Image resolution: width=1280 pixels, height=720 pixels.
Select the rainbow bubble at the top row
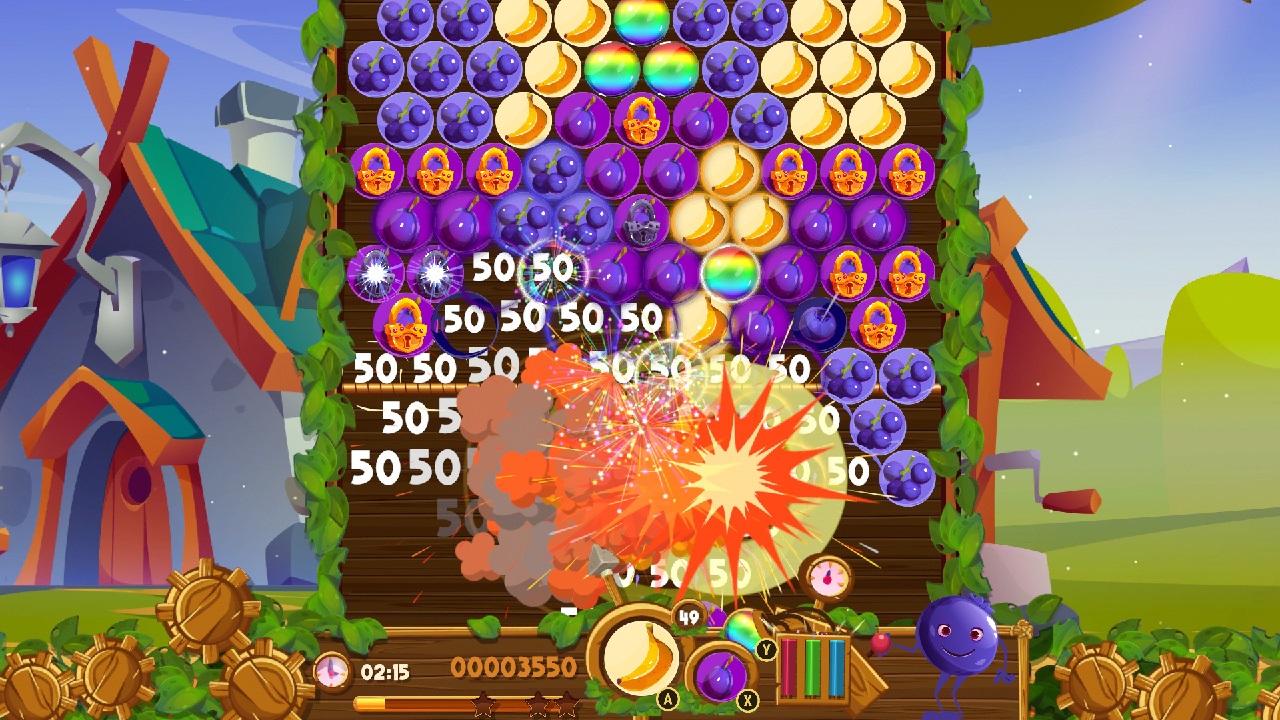coord(641,21)
